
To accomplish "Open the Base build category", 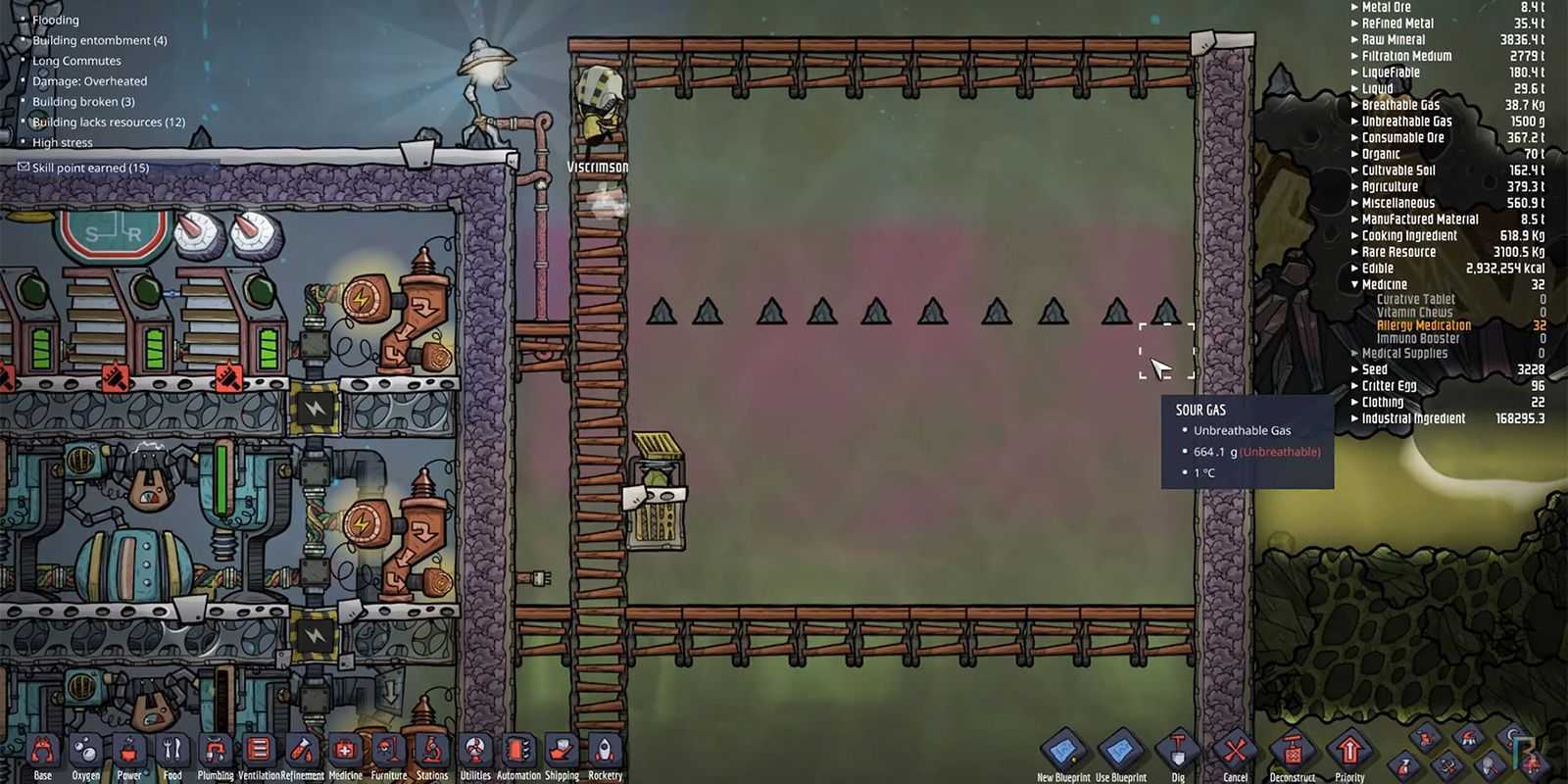I will point(42,754).
